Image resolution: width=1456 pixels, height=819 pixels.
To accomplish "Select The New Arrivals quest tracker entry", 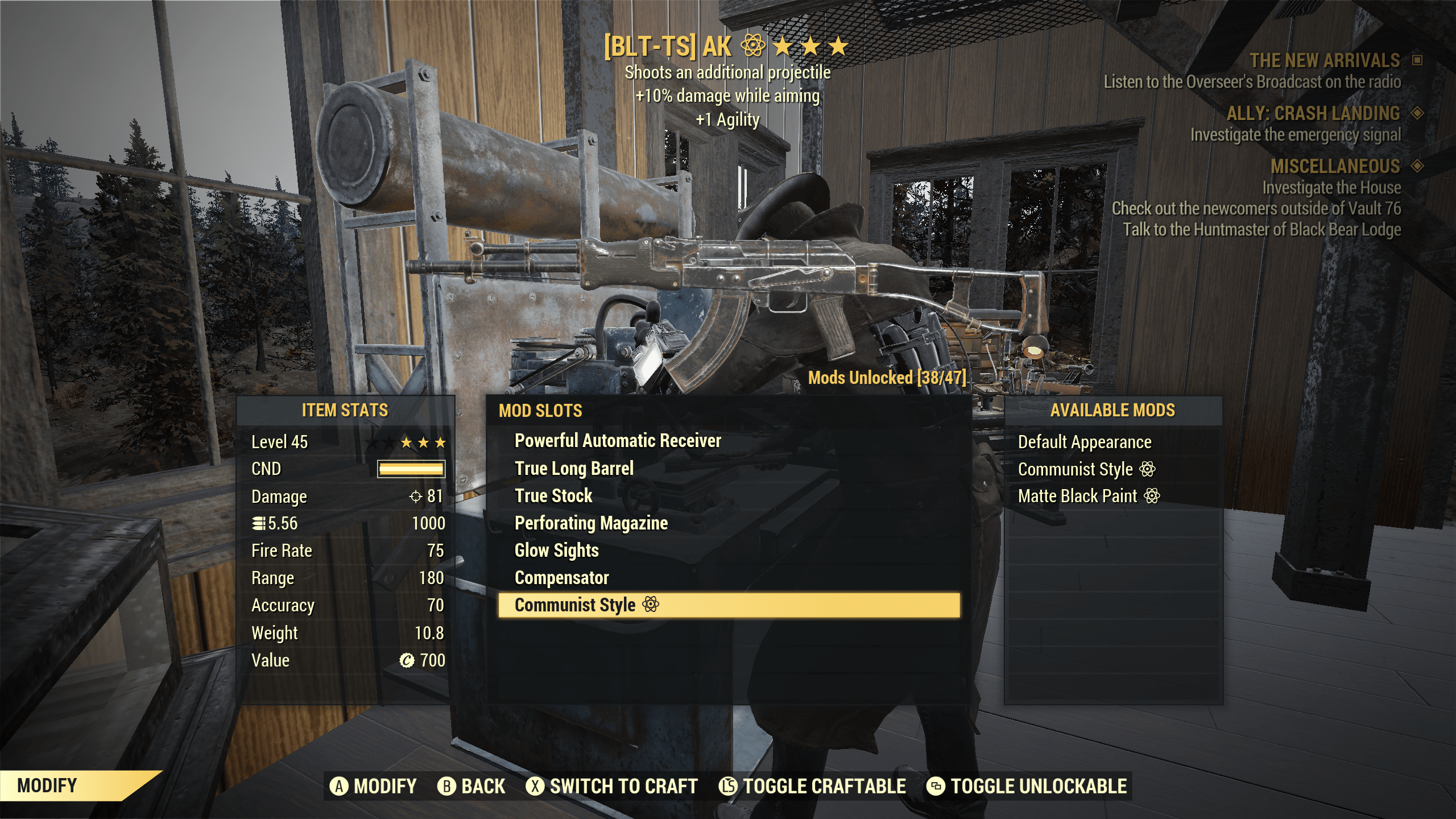I will click(1324, 60).
